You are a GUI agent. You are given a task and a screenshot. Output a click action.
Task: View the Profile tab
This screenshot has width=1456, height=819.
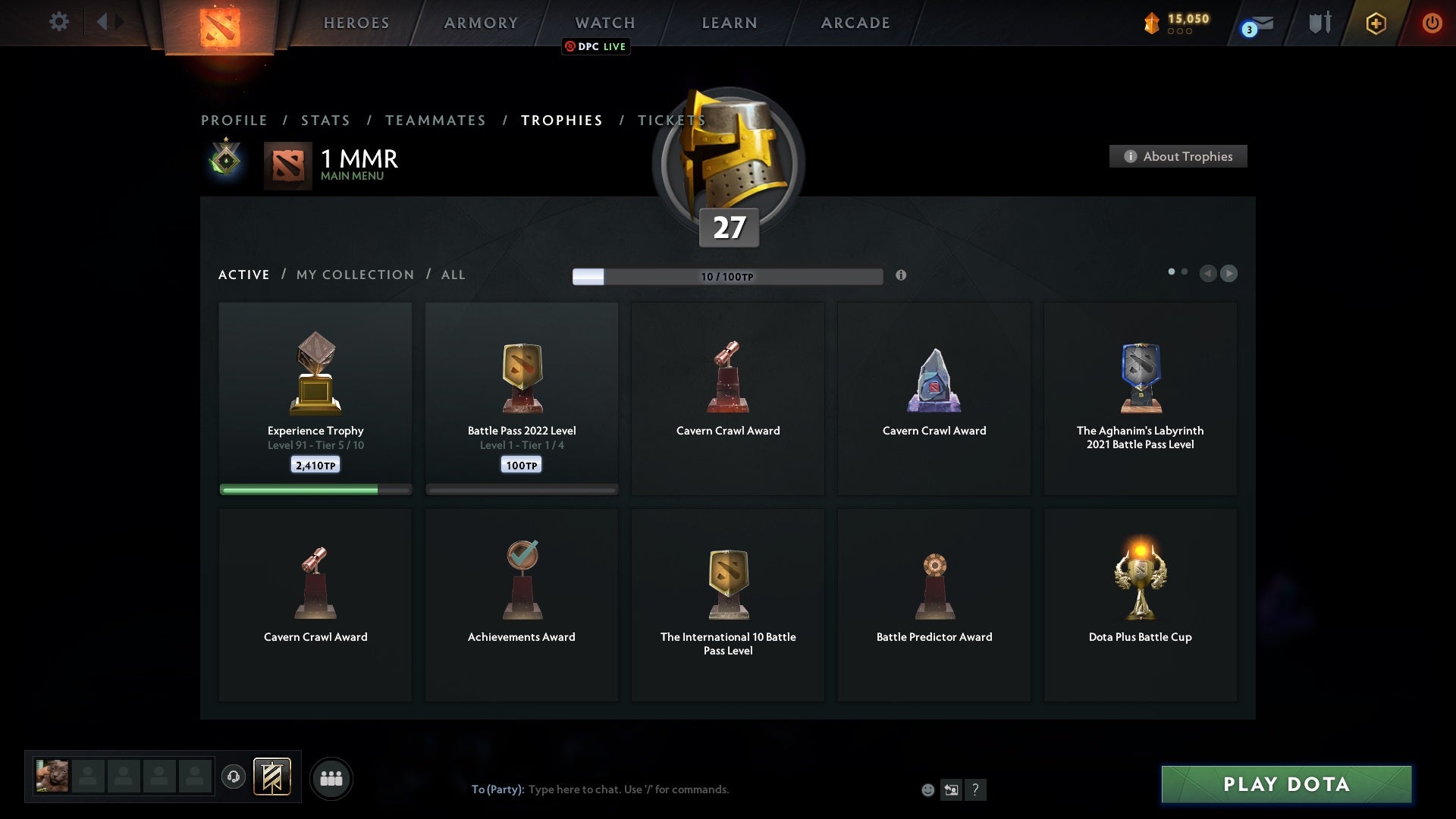(234, 121)
